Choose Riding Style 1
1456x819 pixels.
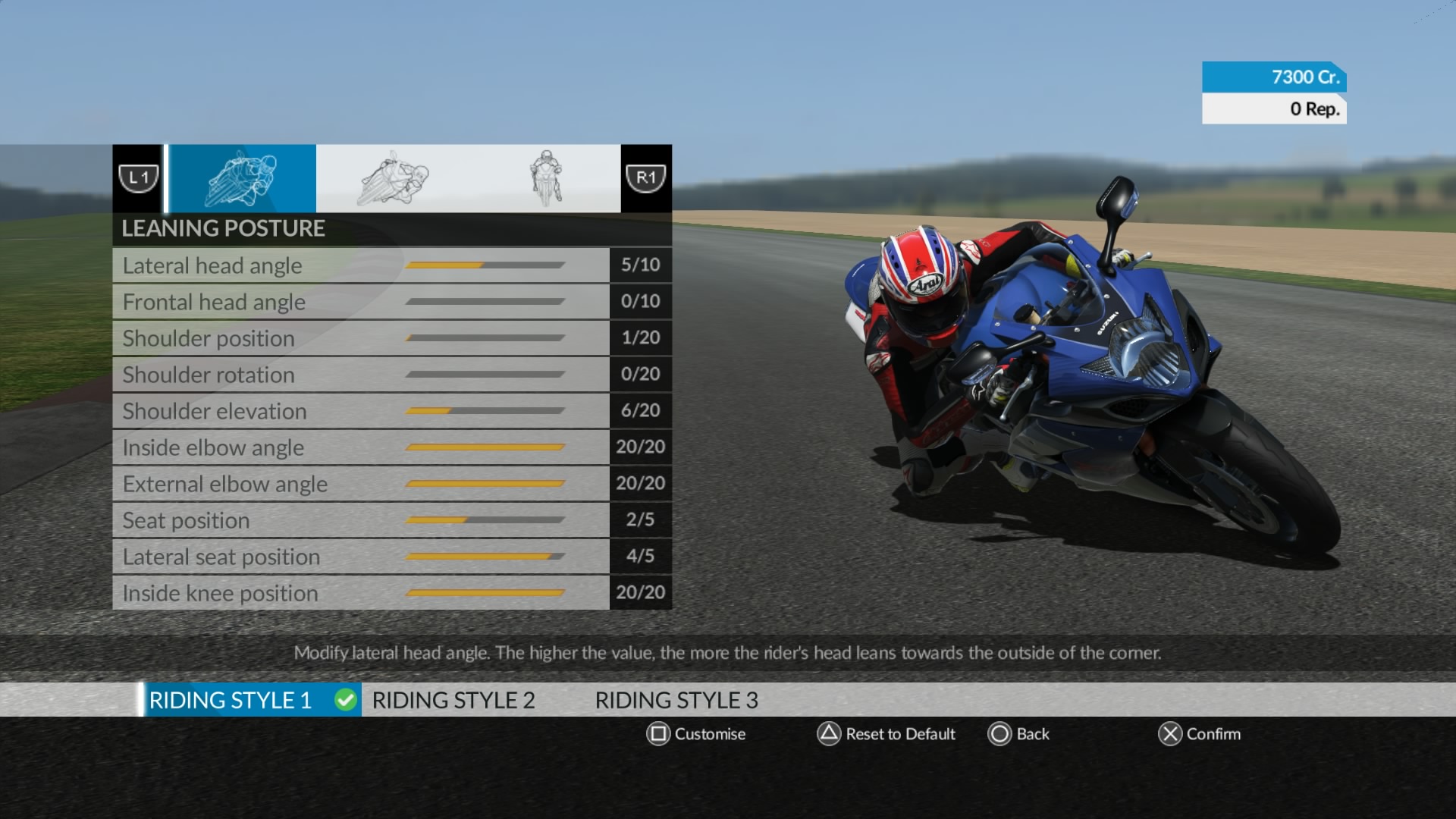click(231, 700)
